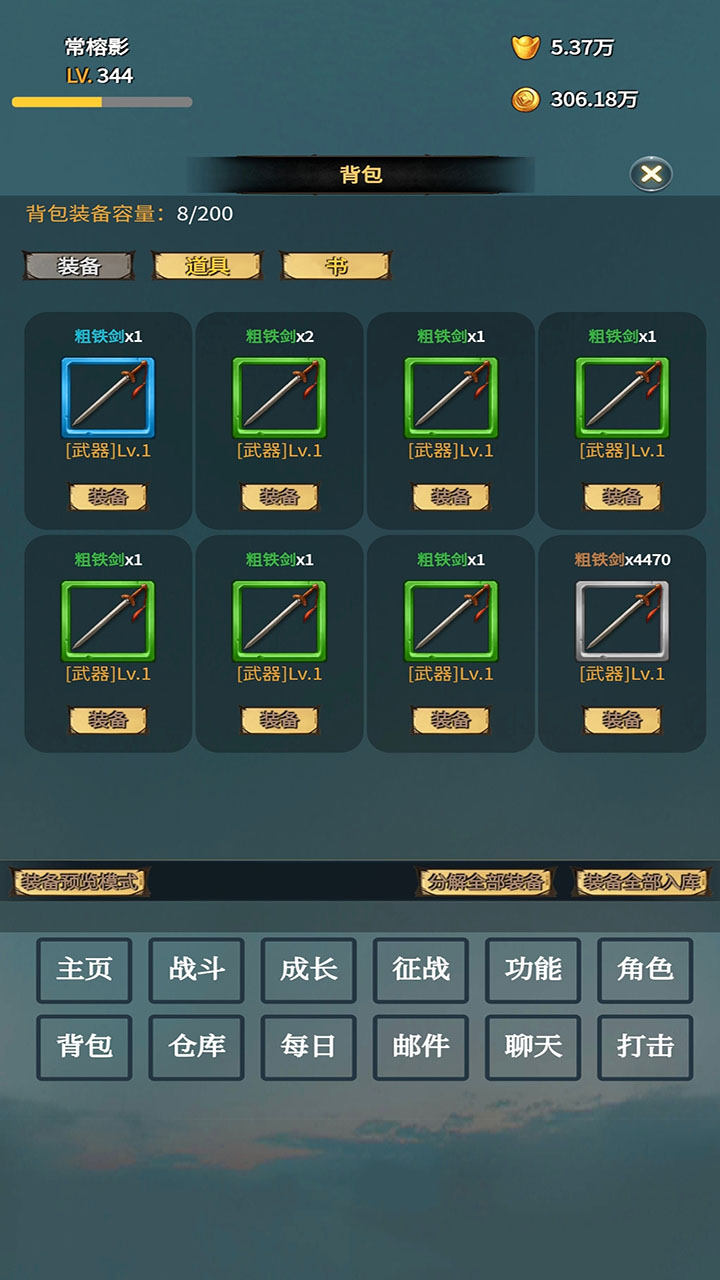Image resolution: width=720 pixels, height=1280 pixels.
Task: Close the 背包 backpack panel
Action: coord(651,175)
